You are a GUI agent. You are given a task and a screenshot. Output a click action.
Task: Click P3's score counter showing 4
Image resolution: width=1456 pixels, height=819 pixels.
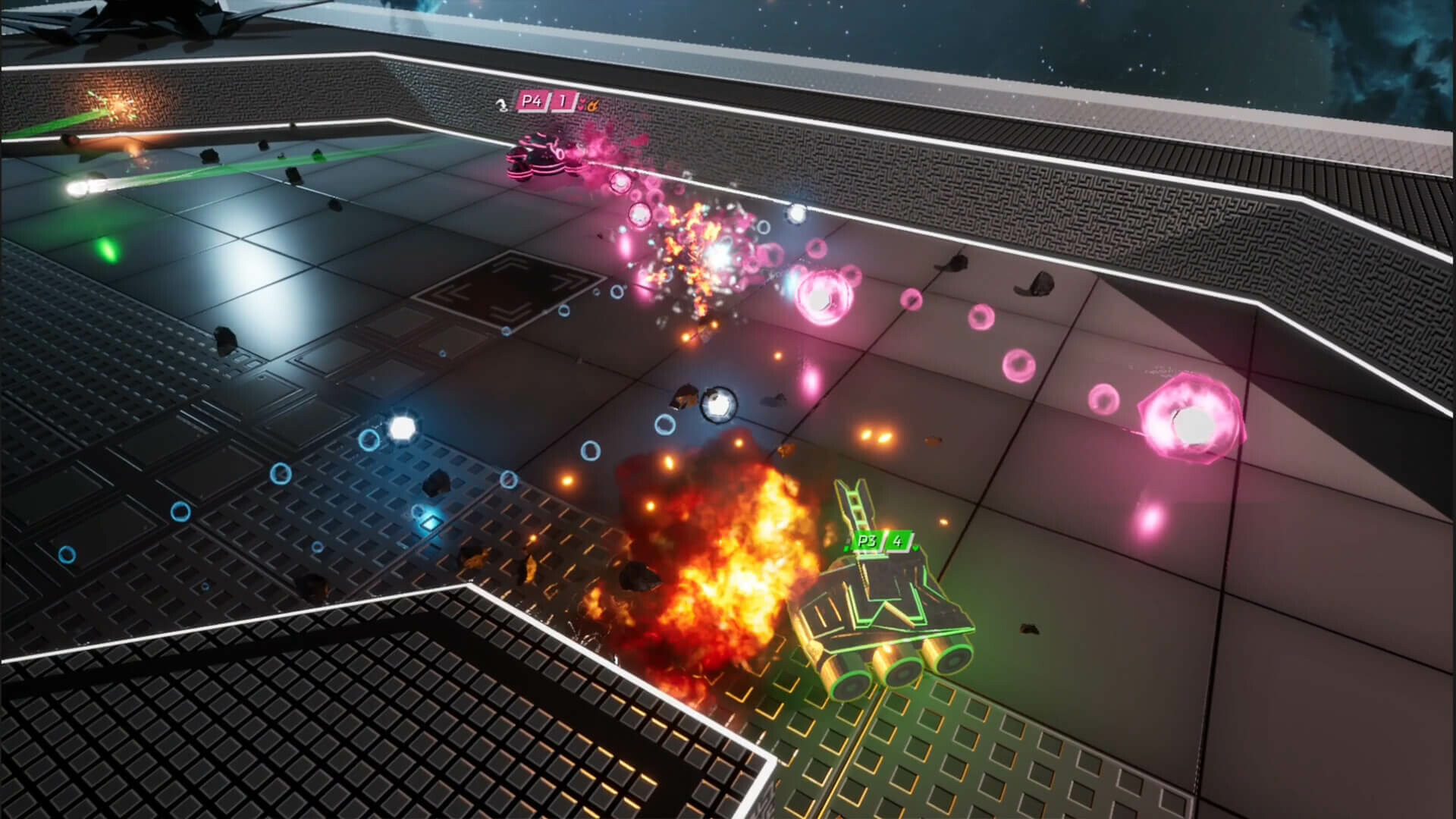click(898, 542)
